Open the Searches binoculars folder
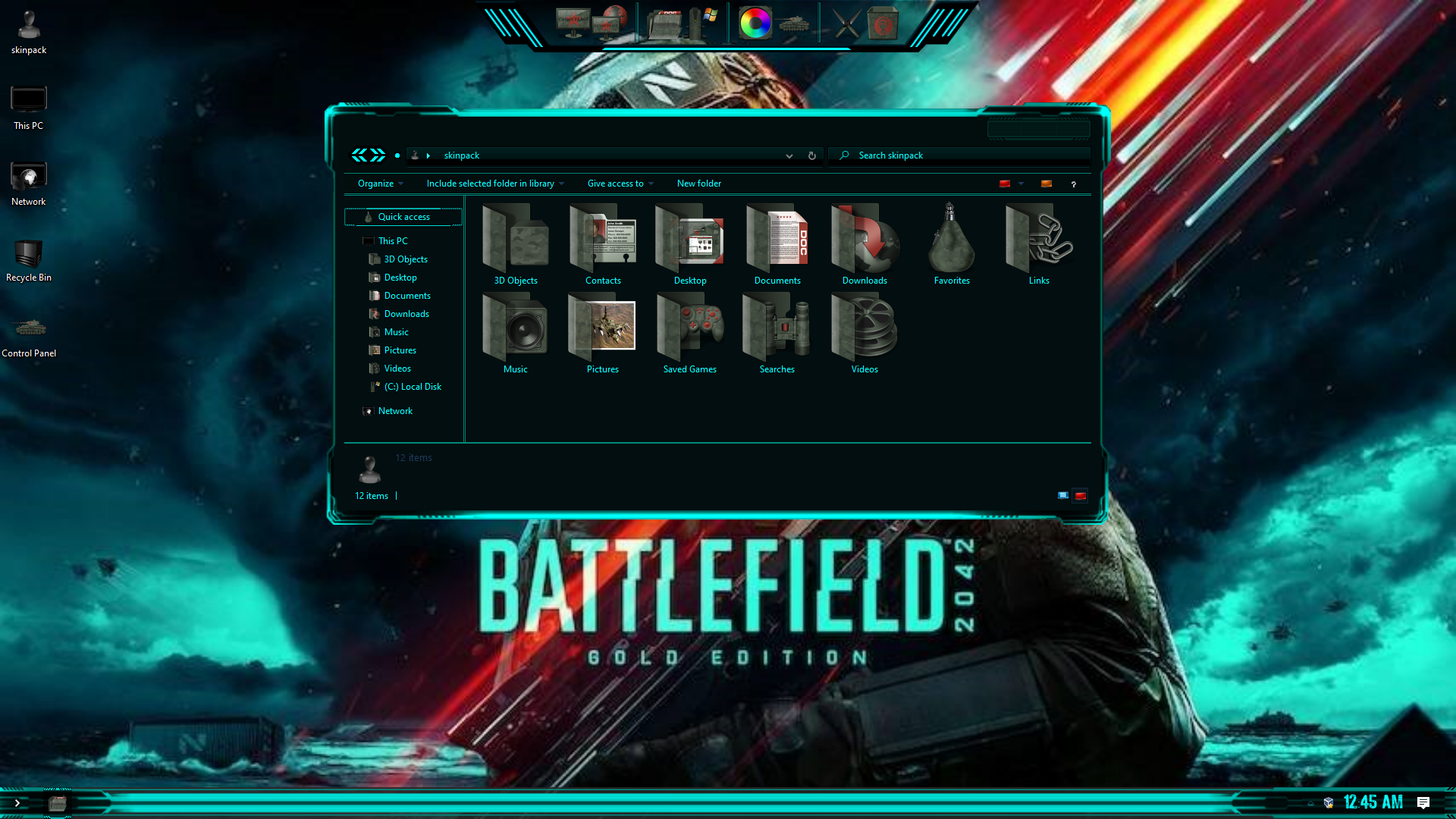Image resolution: width=1456 pixels, height=819 pixels. point(777,333)
